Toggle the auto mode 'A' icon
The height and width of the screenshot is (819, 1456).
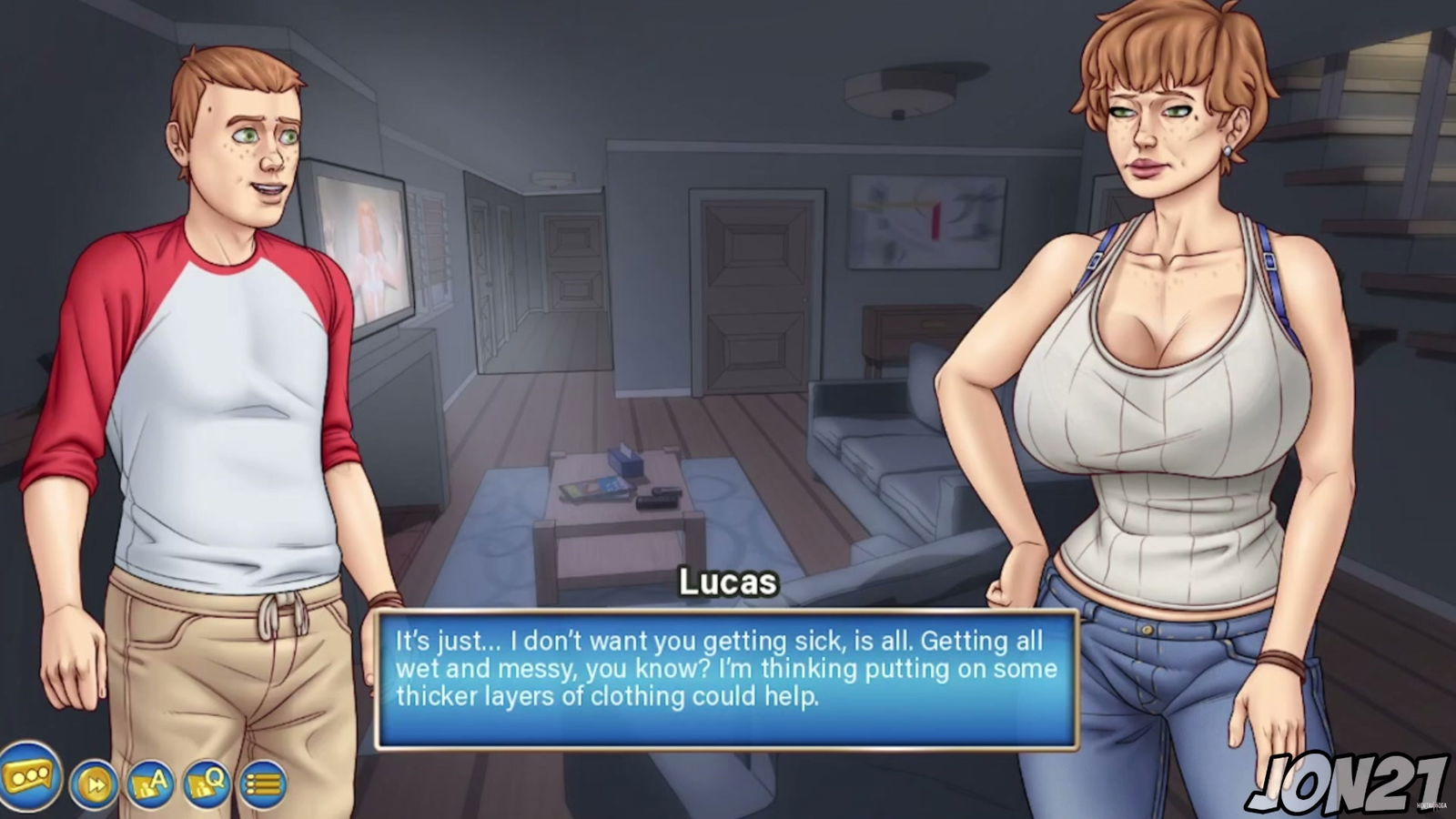click(x=151, y=784)
